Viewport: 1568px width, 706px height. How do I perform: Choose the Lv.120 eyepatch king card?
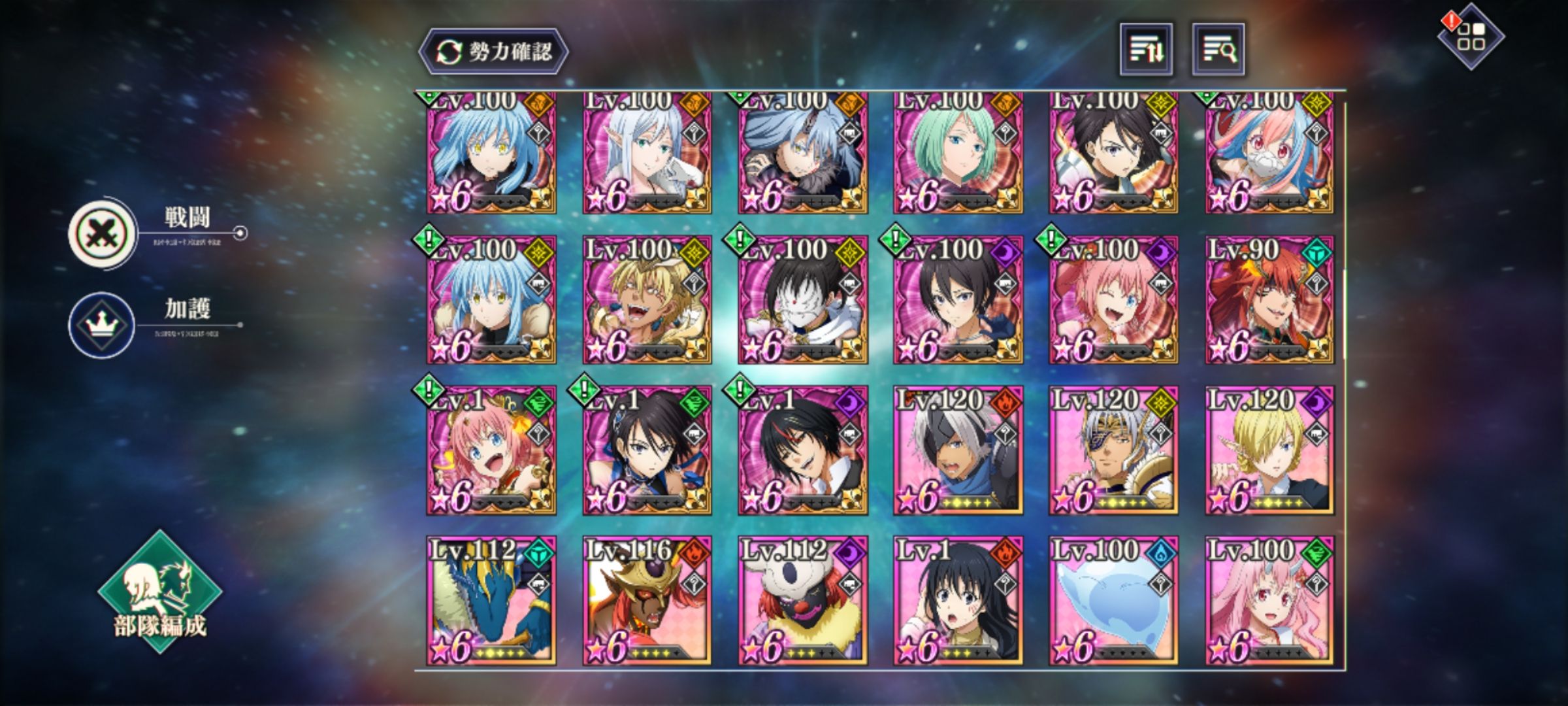coord(1113,451)
